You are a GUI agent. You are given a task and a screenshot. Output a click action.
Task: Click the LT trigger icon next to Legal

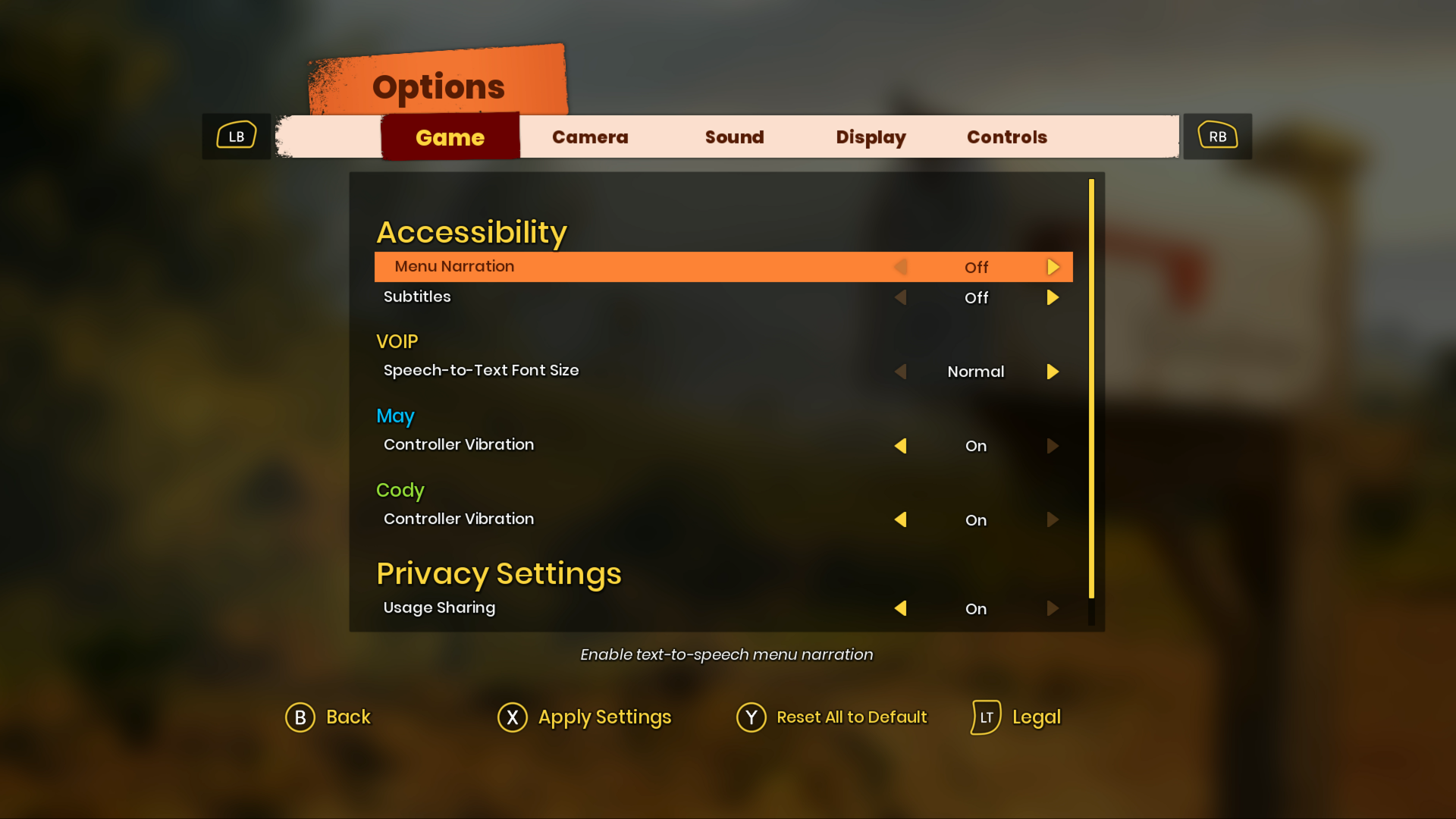coord(985,717)
